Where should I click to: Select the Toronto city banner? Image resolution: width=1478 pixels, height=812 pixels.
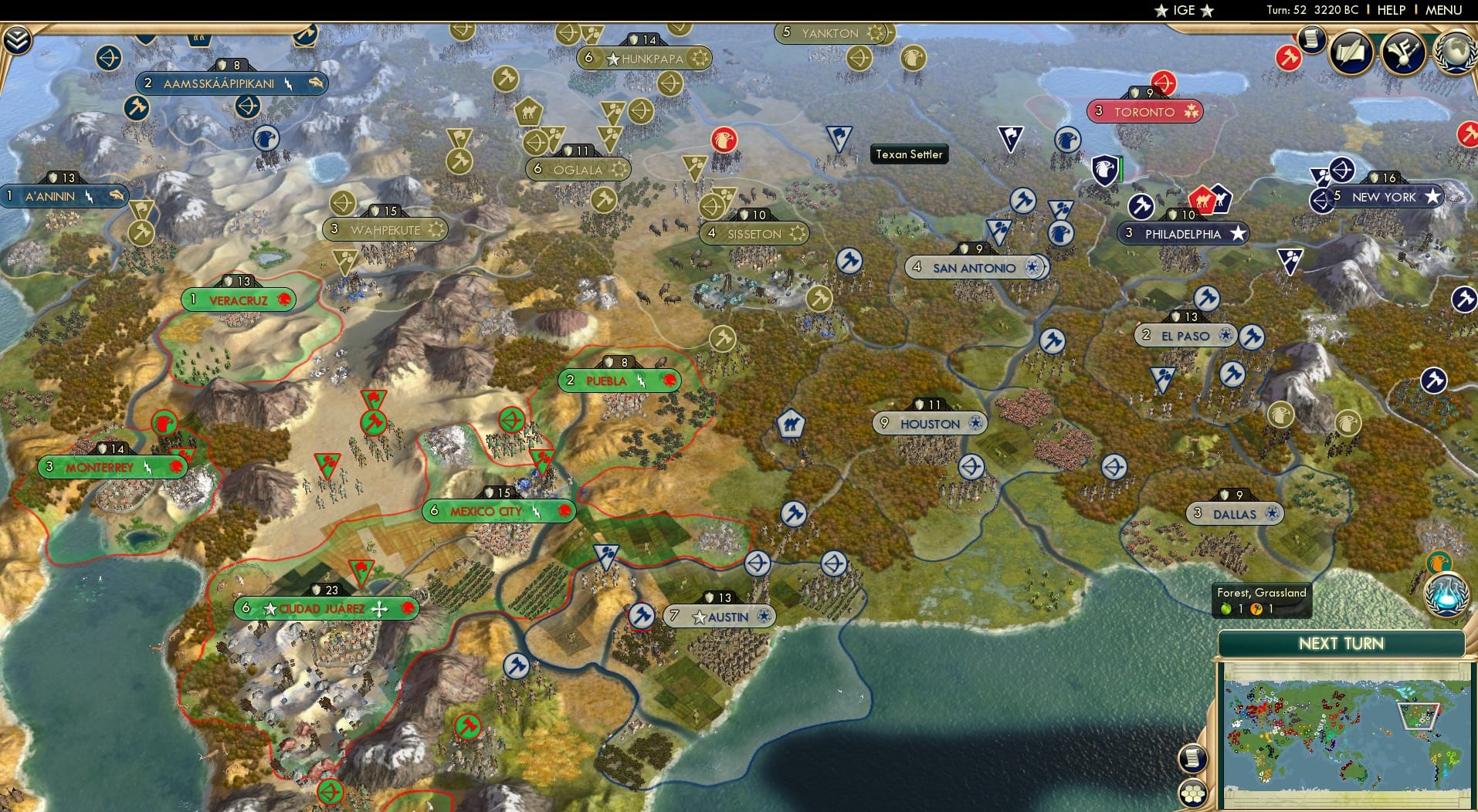[x=1144, y=111]
